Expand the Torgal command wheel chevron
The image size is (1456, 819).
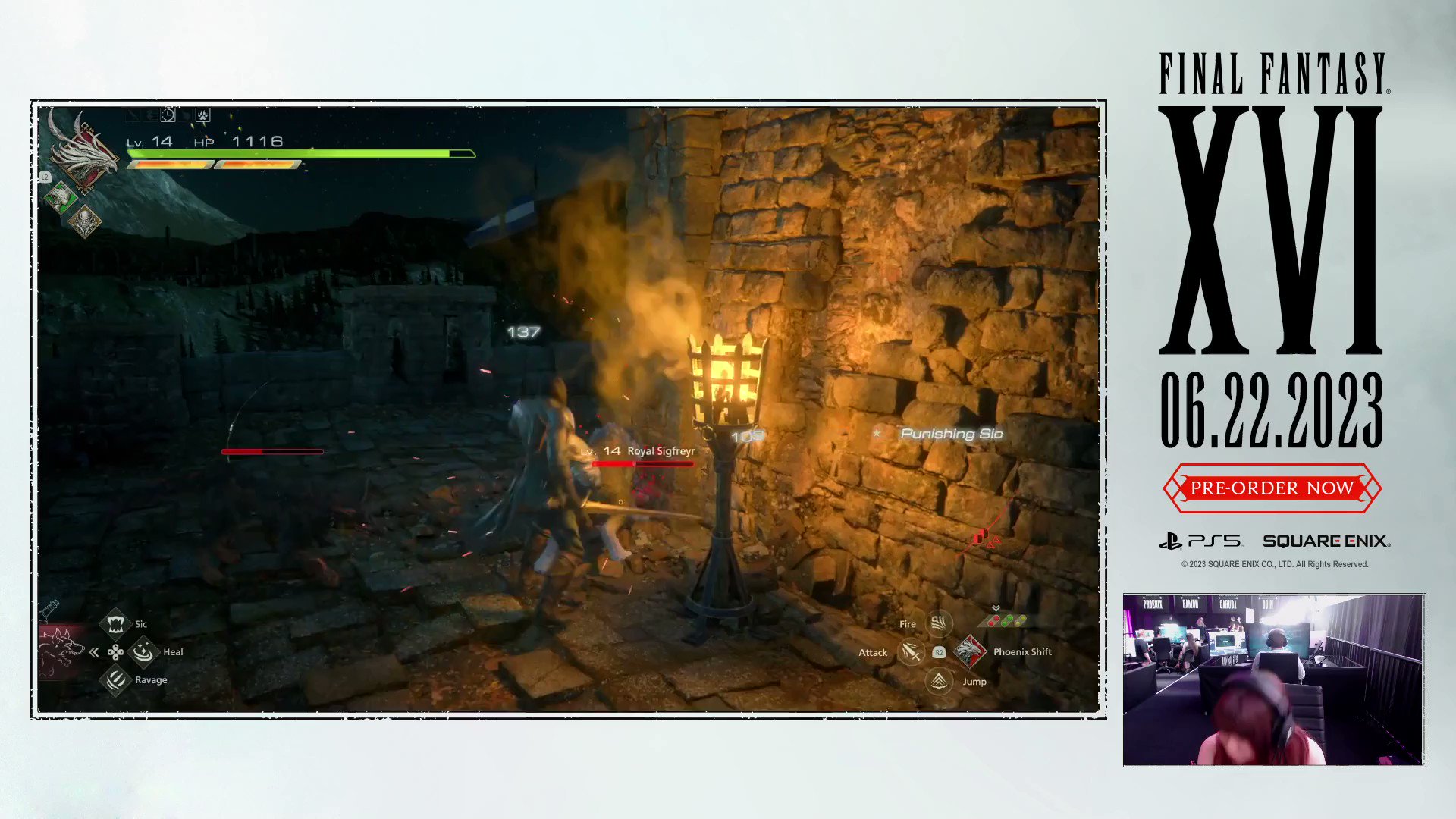[93, 651]
